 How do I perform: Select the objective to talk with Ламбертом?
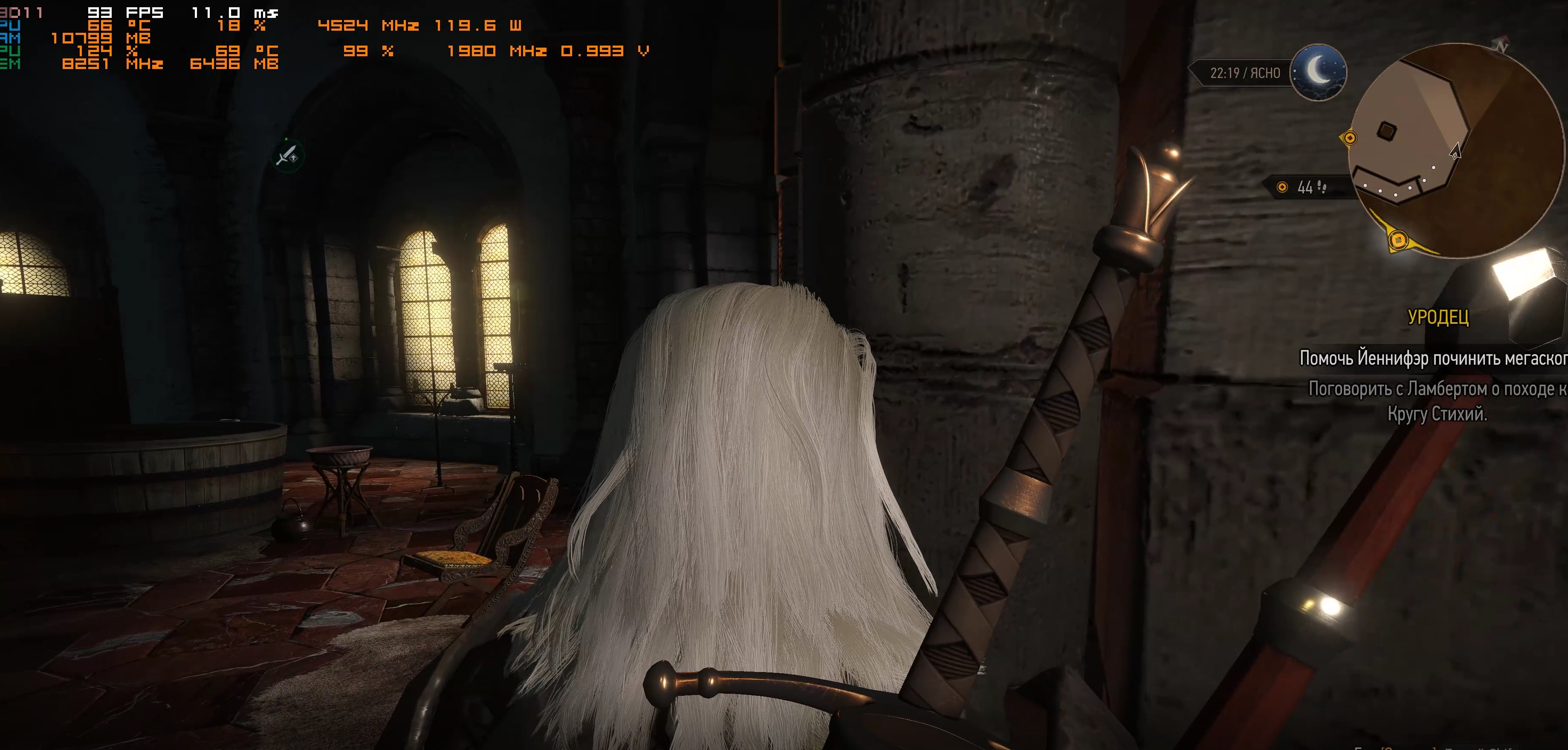tap(1437, 401)
